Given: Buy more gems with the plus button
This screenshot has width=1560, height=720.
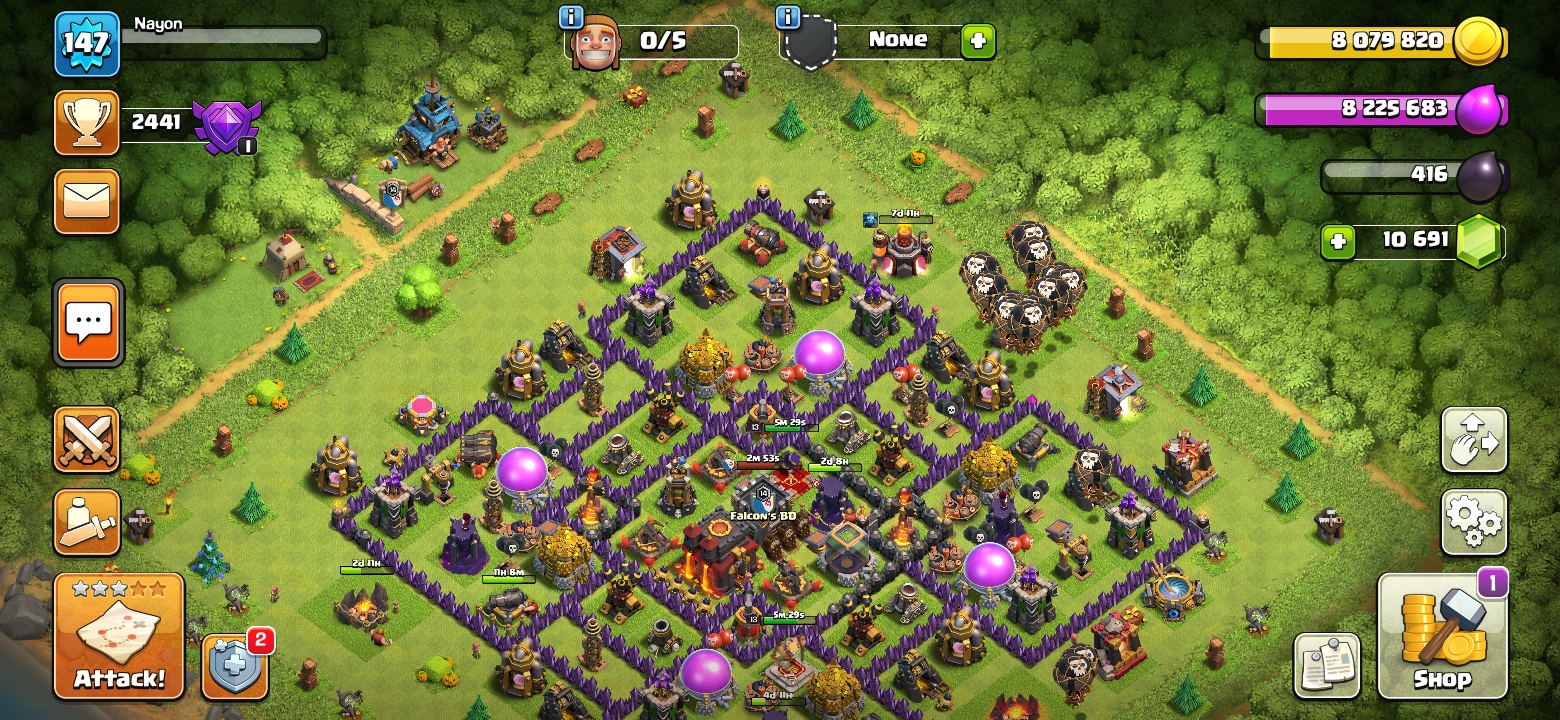Looking at the screenshot, I should 1337,241.
